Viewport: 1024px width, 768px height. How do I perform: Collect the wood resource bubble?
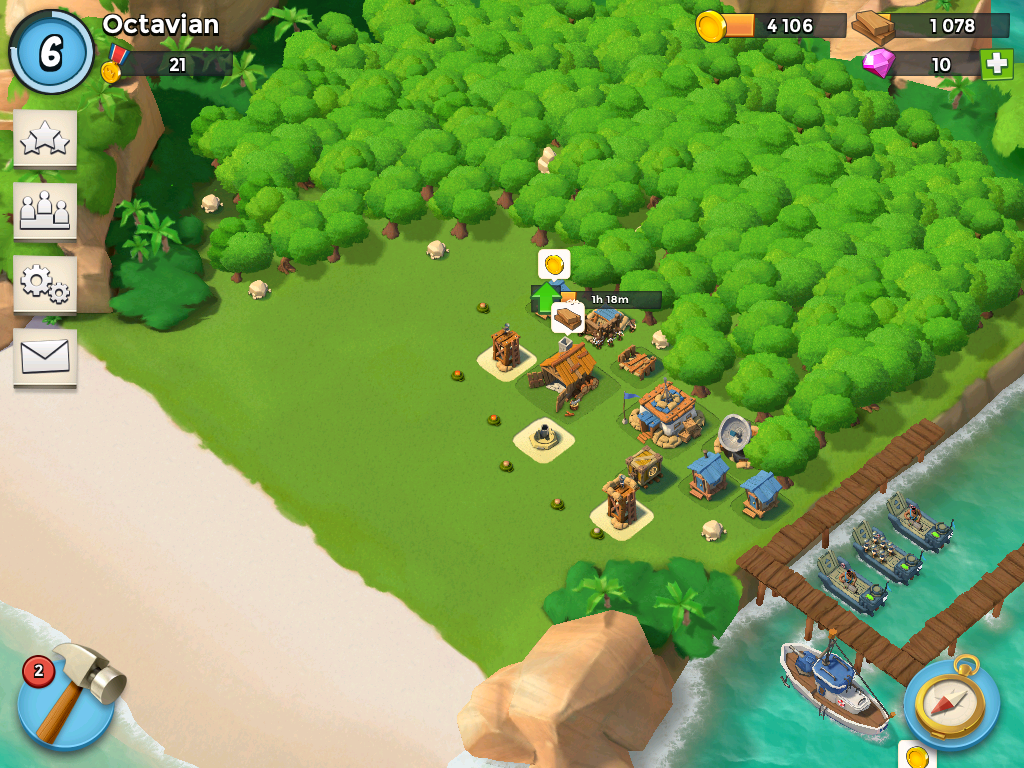coord(568,318)
